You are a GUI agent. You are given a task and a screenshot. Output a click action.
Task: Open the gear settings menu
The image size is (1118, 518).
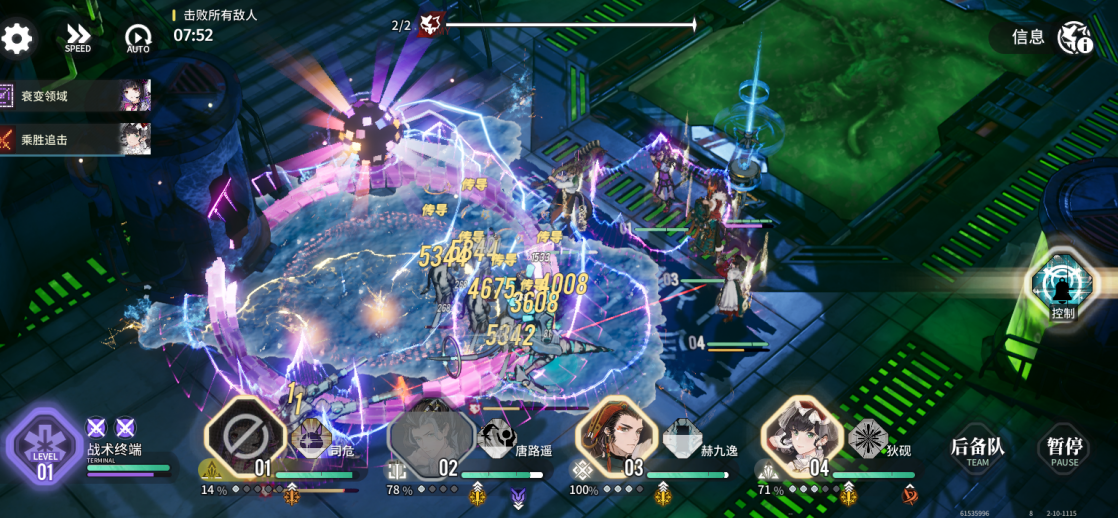click(x=17, y=39)
